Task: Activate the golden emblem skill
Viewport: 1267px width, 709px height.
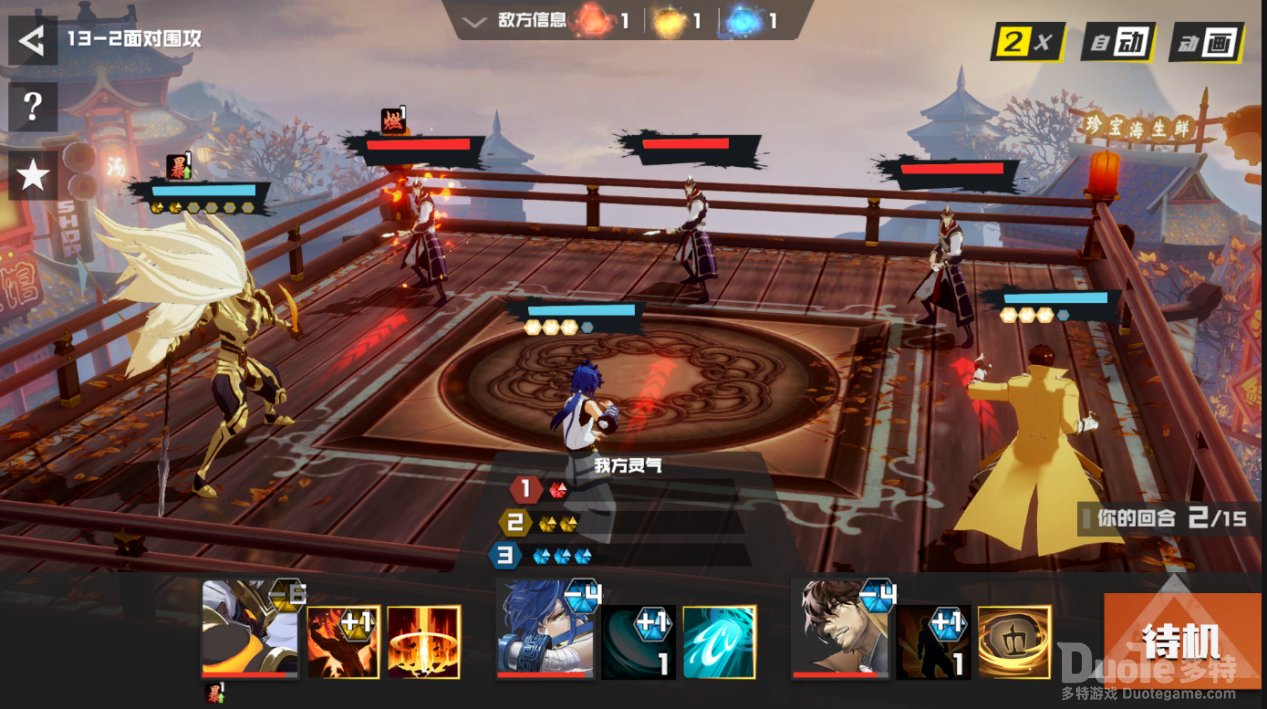Action: (1014, 642)
